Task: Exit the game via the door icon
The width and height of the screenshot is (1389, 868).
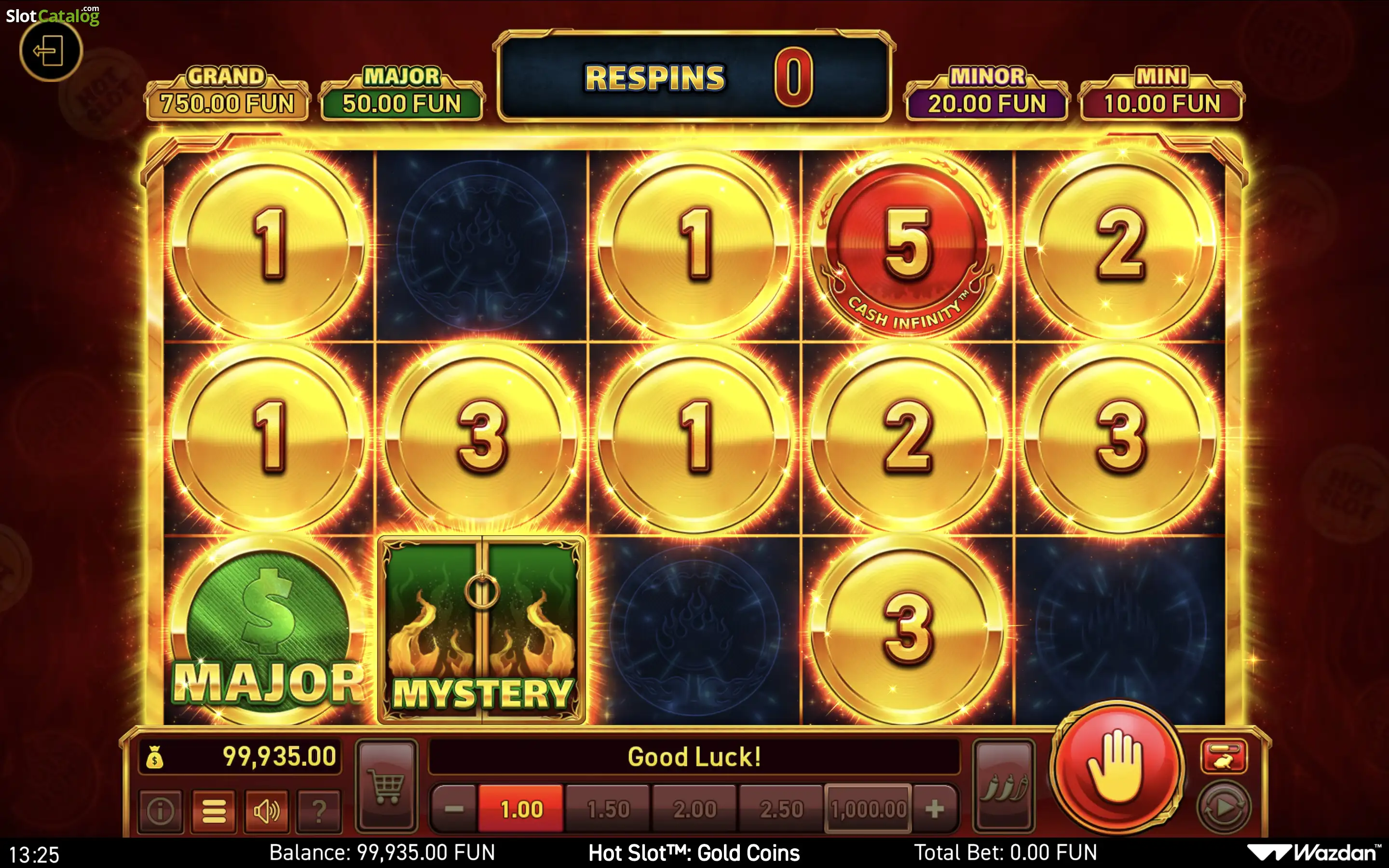Action: tap(51, 51)
